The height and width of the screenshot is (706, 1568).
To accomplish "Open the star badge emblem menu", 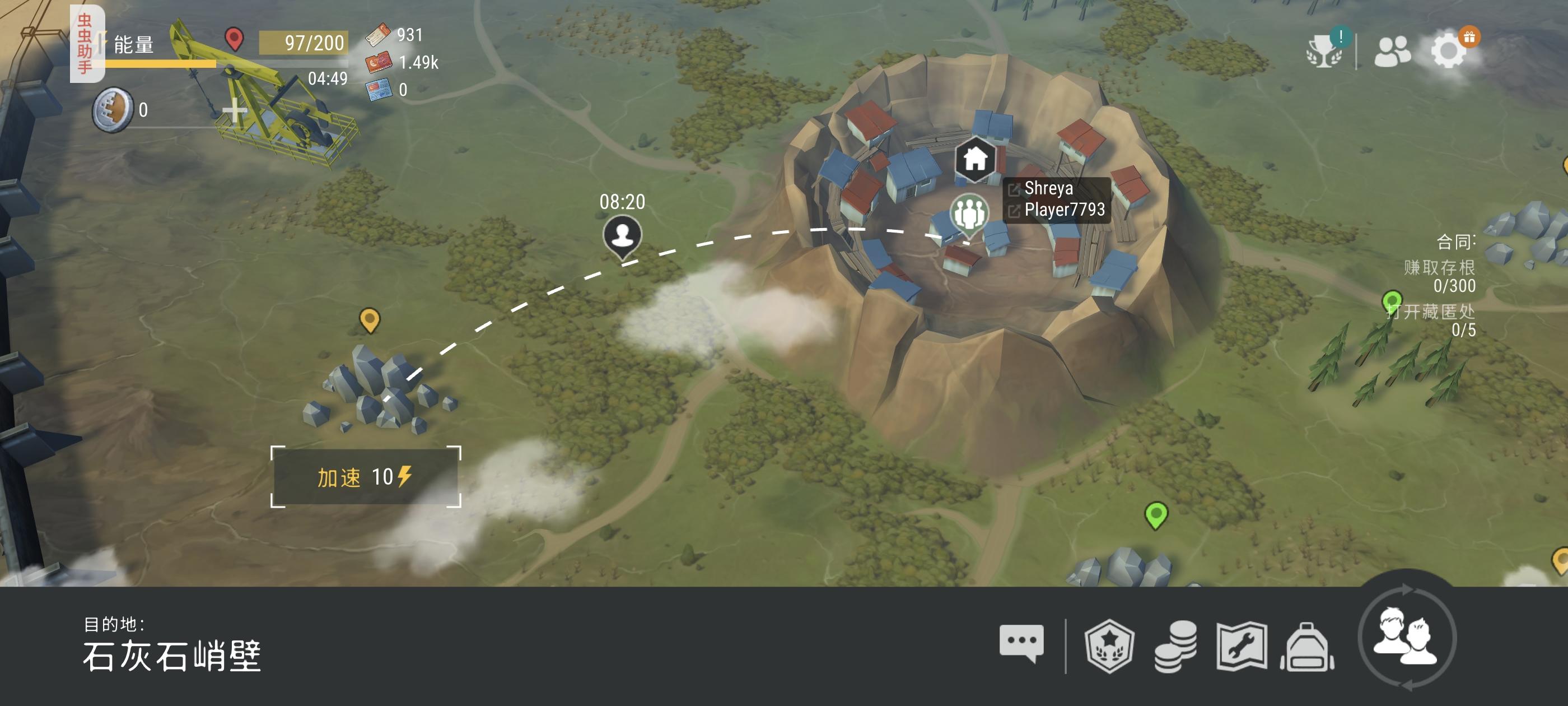I will click(1109, 645).
